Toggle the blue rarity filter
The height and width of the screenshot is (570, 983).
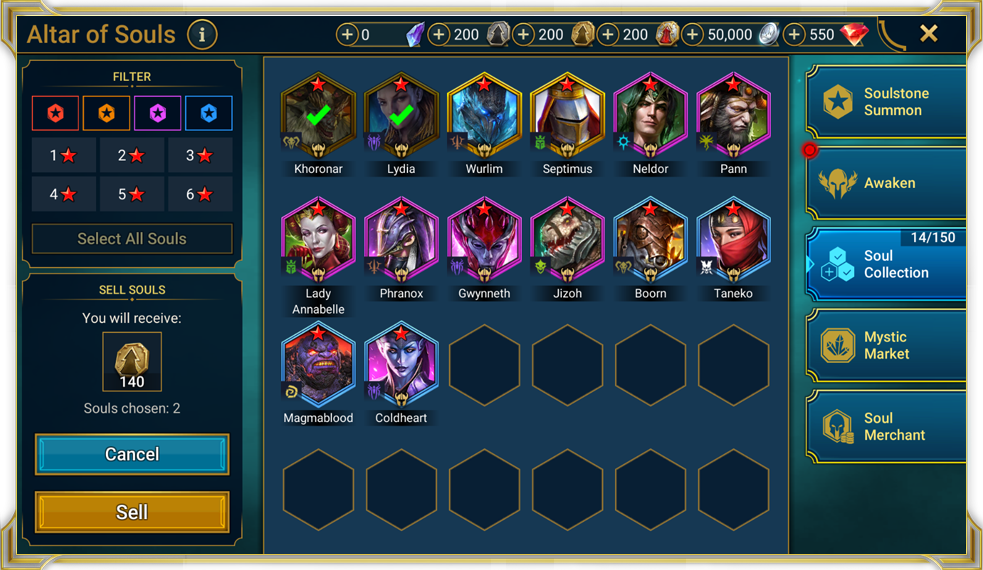click(x=208, y=114)
